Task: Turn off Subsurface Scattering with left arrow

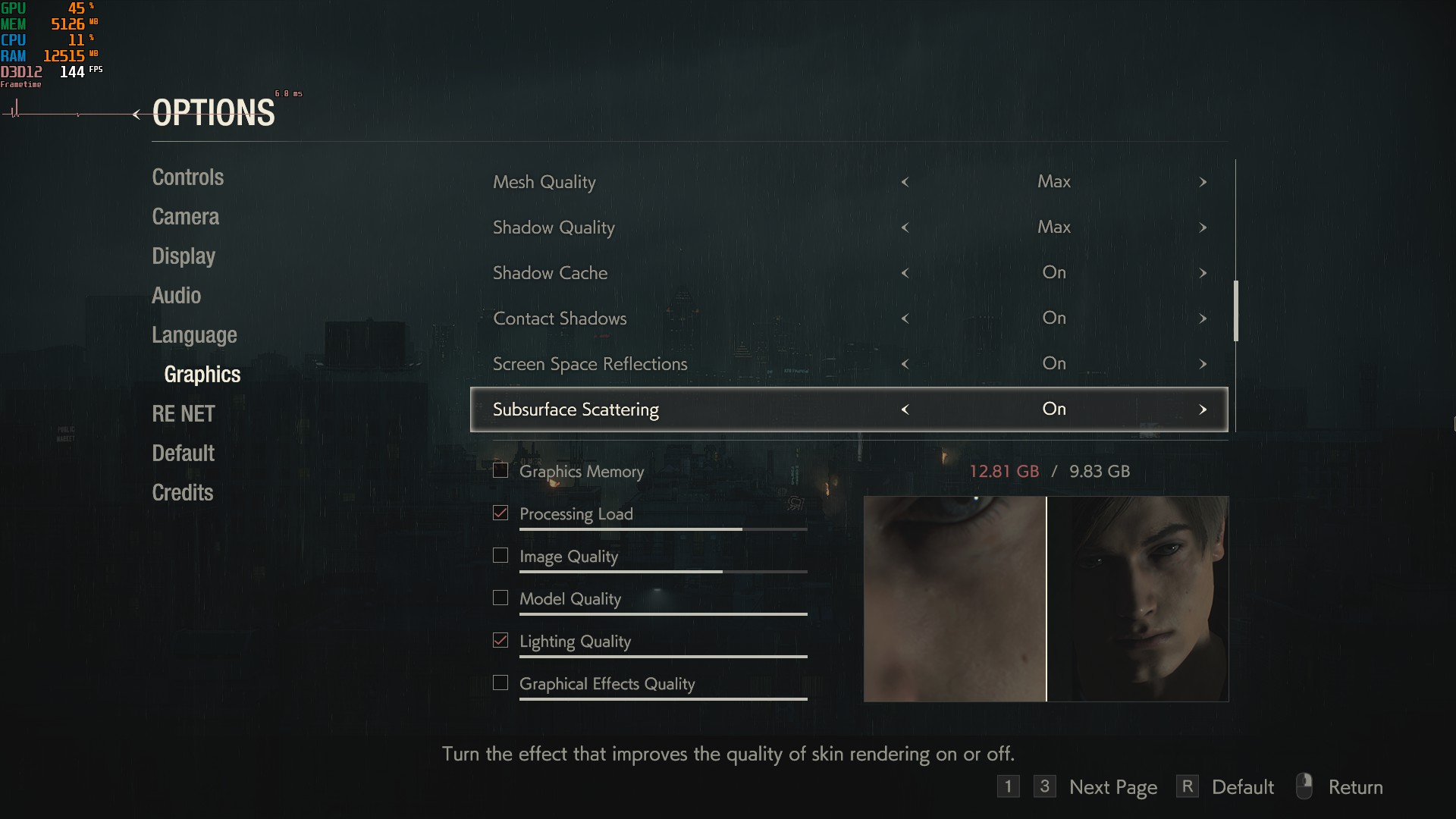Action: [905, 409]
